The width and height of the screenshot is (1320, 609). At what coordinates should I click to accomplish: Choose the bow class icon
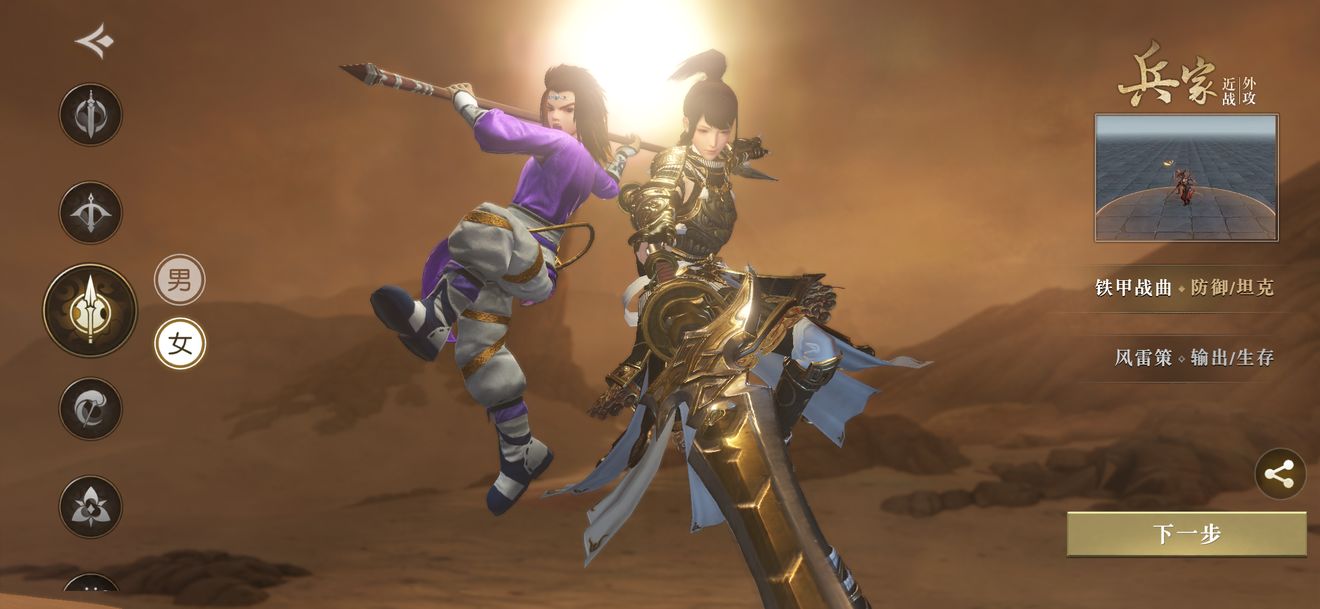90,212
